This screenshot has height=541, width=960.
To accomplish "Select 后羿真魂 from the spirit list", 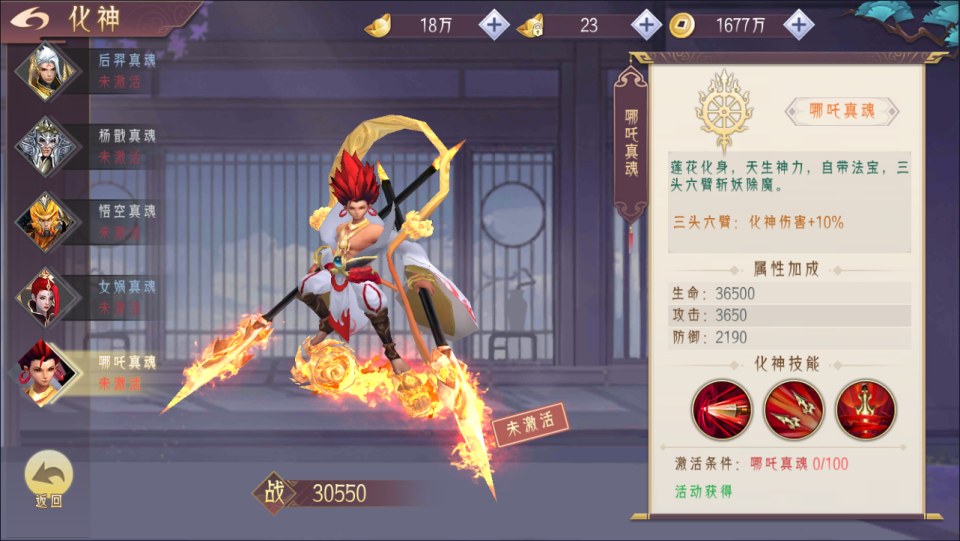I will tap(88, 70).
